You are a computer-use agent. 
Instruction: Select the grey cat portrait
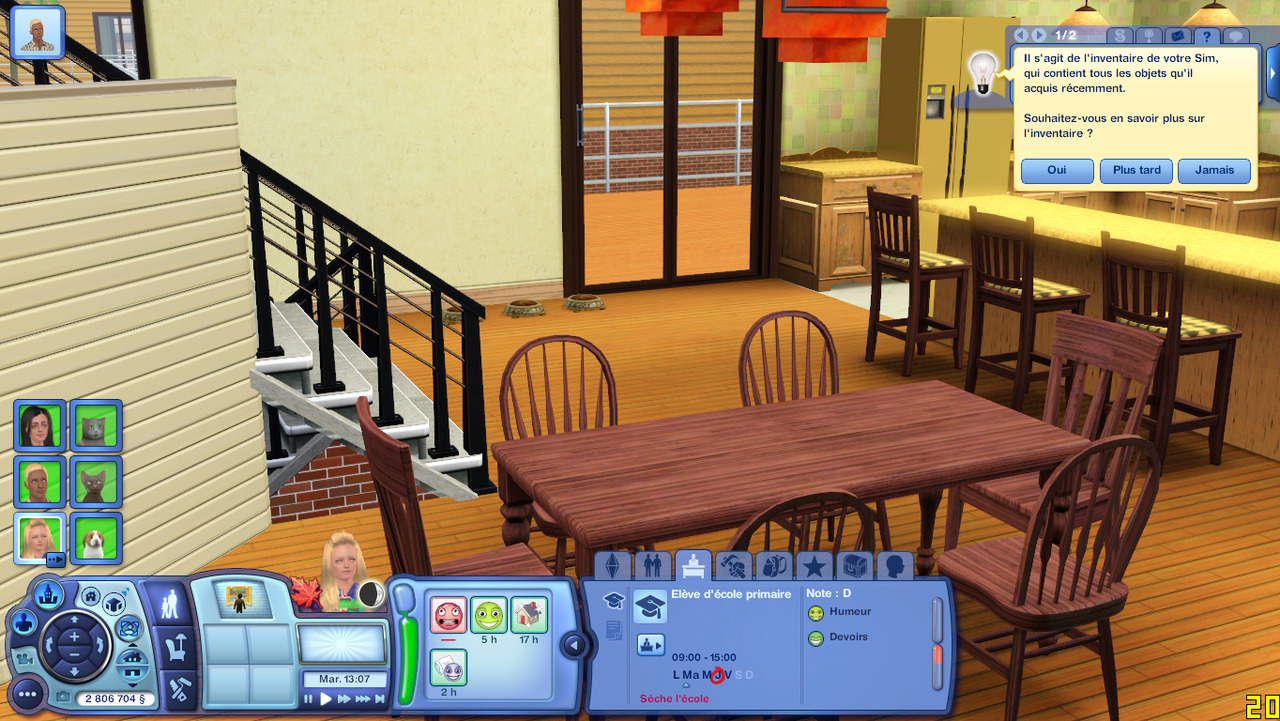click(96, 426)
